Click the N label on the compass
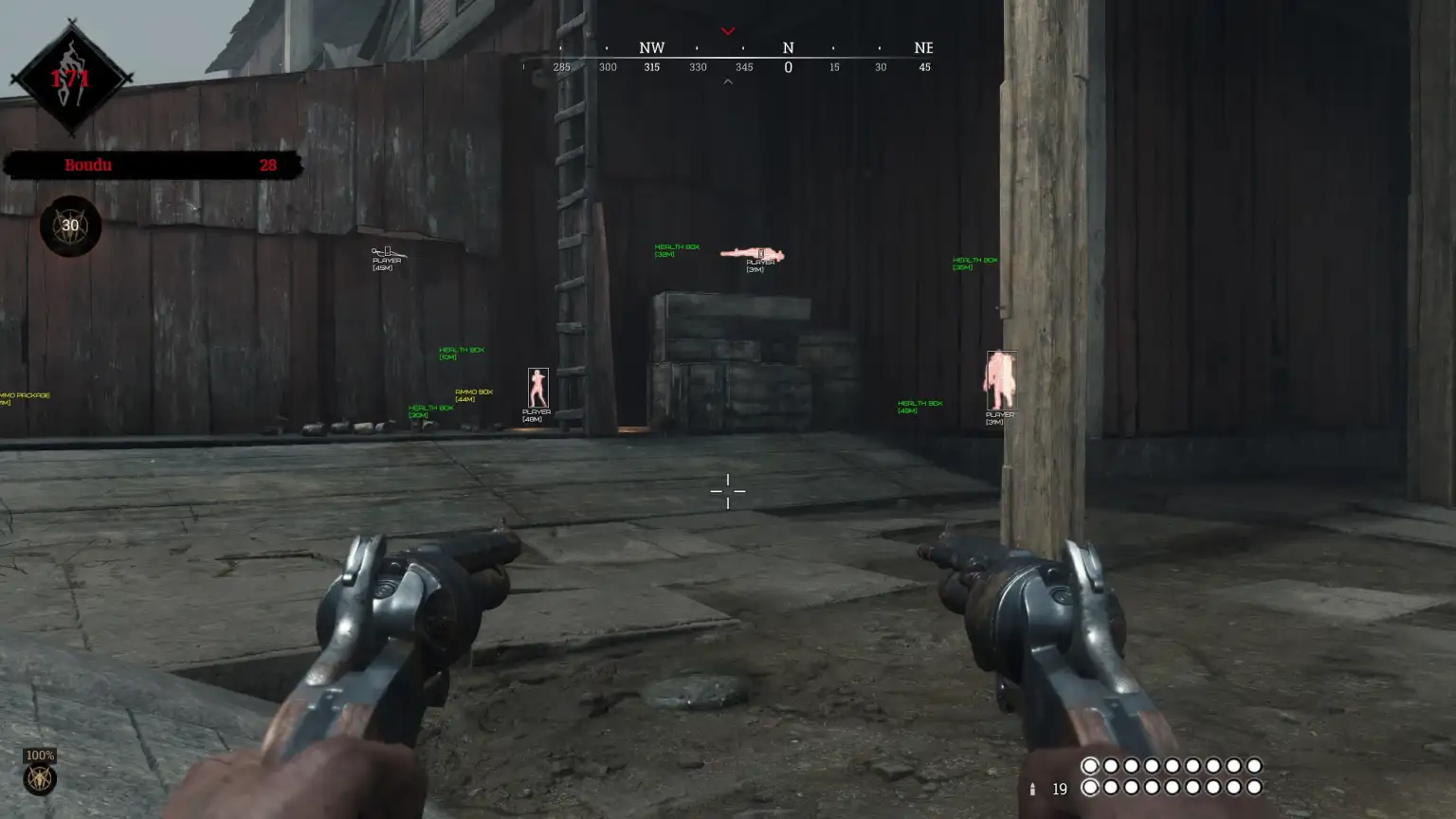Image resolution: width=1456 pixels, height=819 pixels. click(x=788, y=47)
